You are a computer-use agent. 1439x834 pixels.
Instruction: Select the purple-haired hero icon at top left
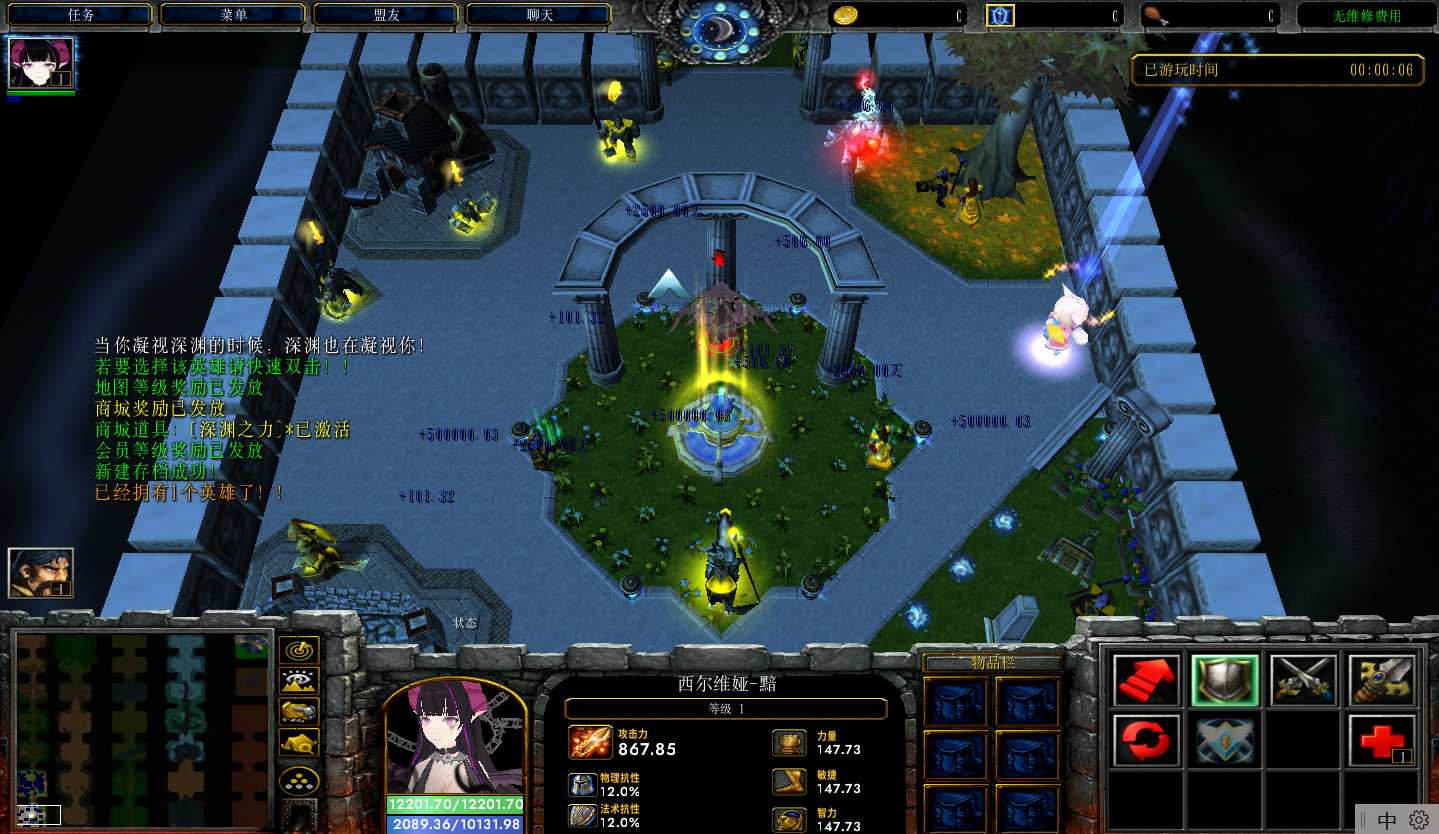click(41, 64)
